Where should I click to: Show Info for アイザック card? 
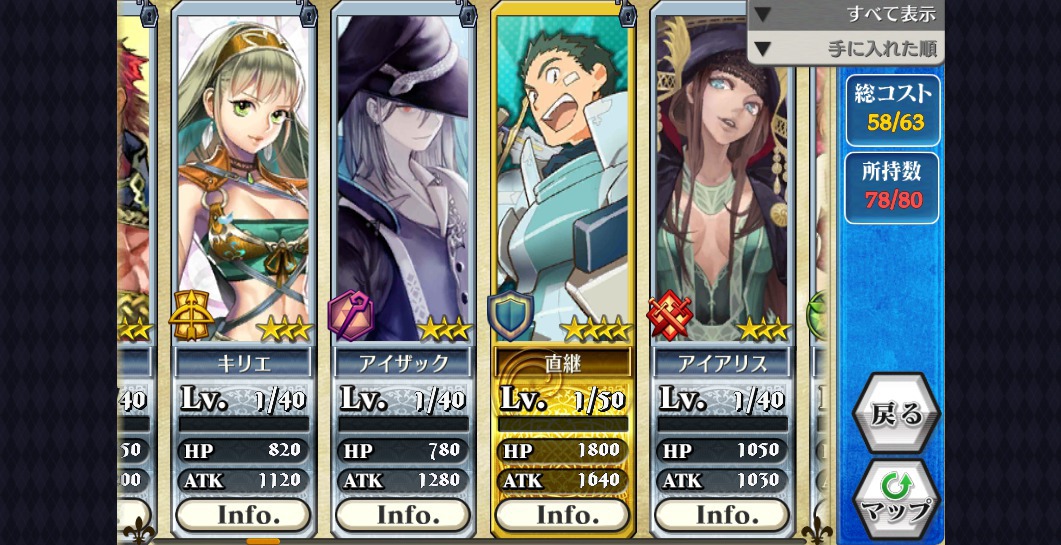click(403, 515)
